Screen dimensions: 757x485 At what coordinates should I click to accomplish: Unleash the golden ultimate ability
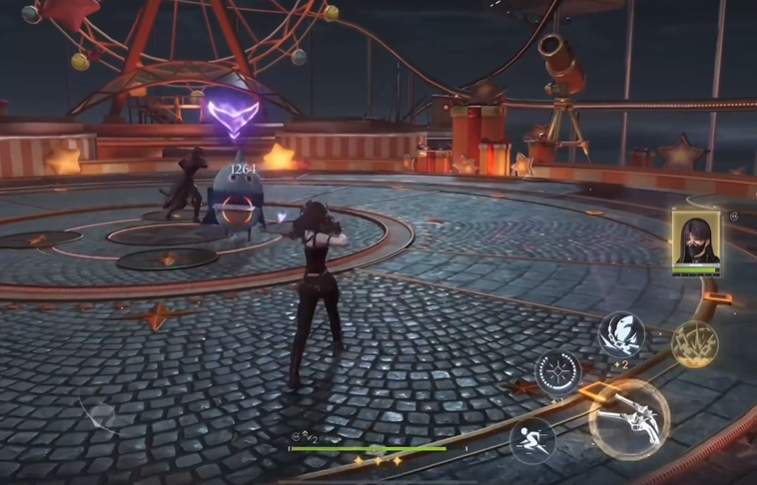click(x=694, y=343)
